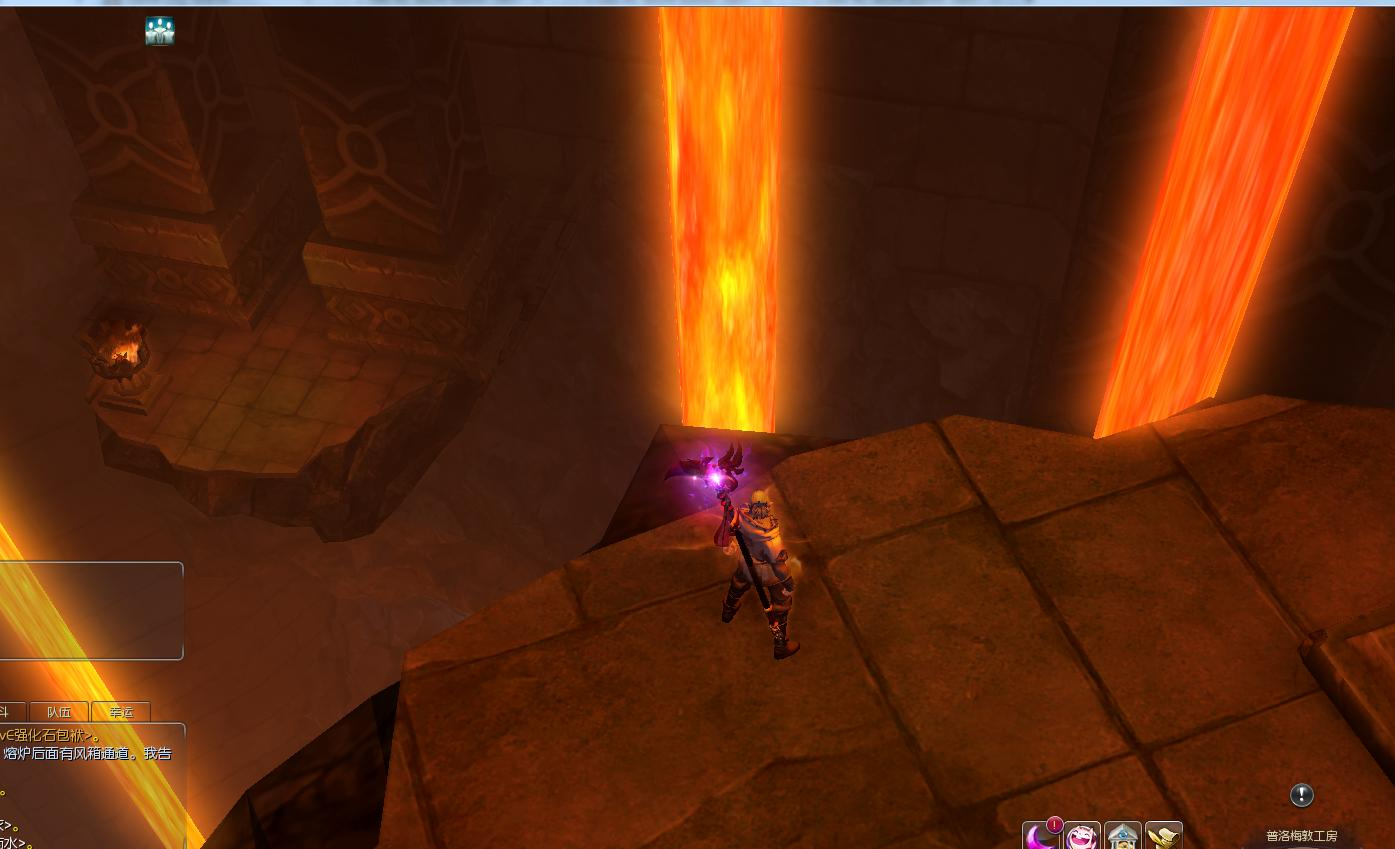Open the golden scroll icon
This screenshot has width=1395, height=849.
1164,836
